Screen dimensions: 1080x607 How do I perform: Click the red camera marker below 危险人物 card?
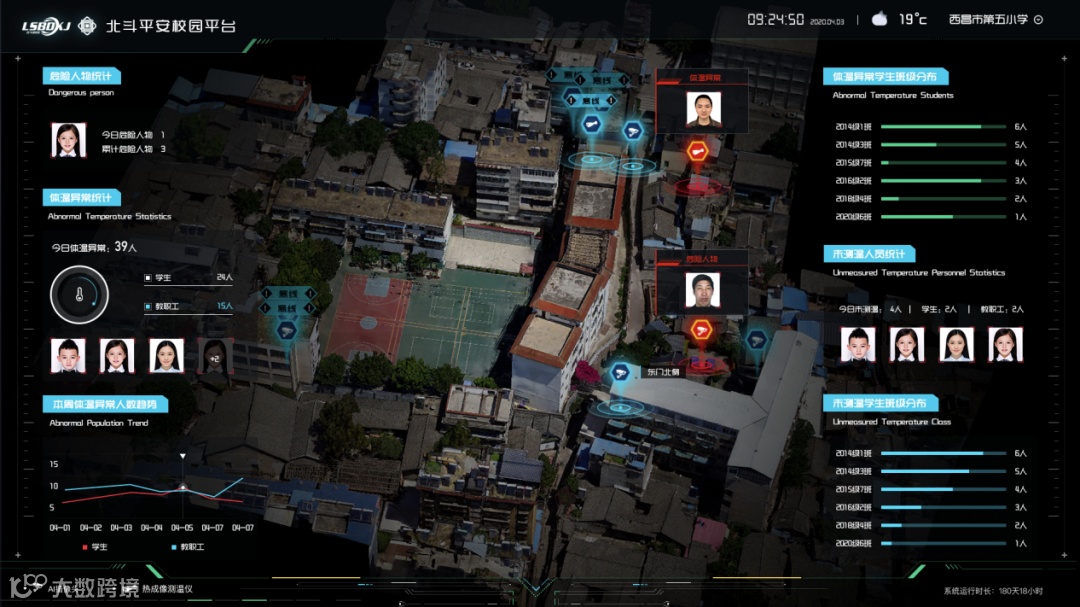tap(702, 331)
